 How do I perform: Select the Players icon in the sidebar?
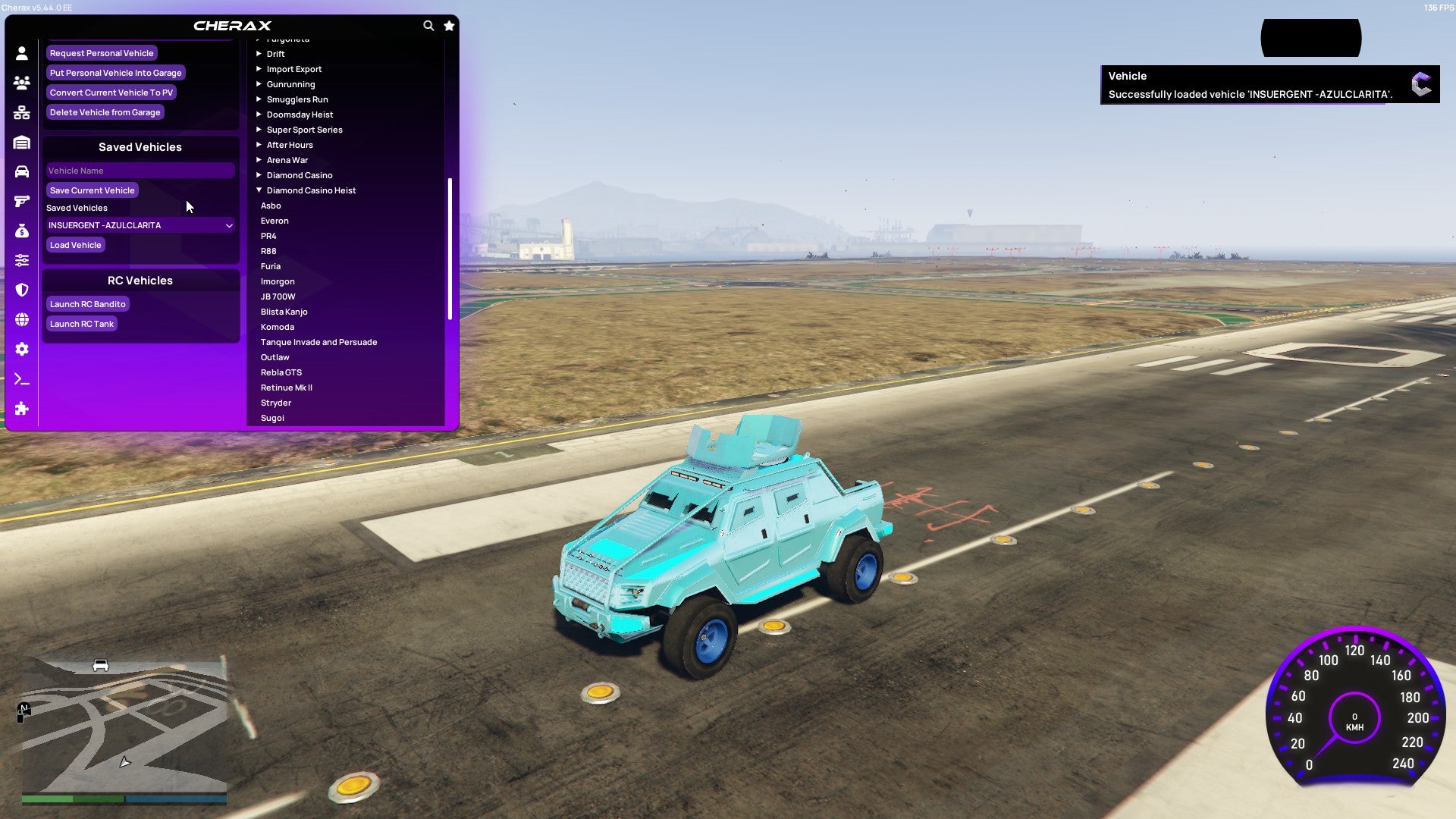22,83
